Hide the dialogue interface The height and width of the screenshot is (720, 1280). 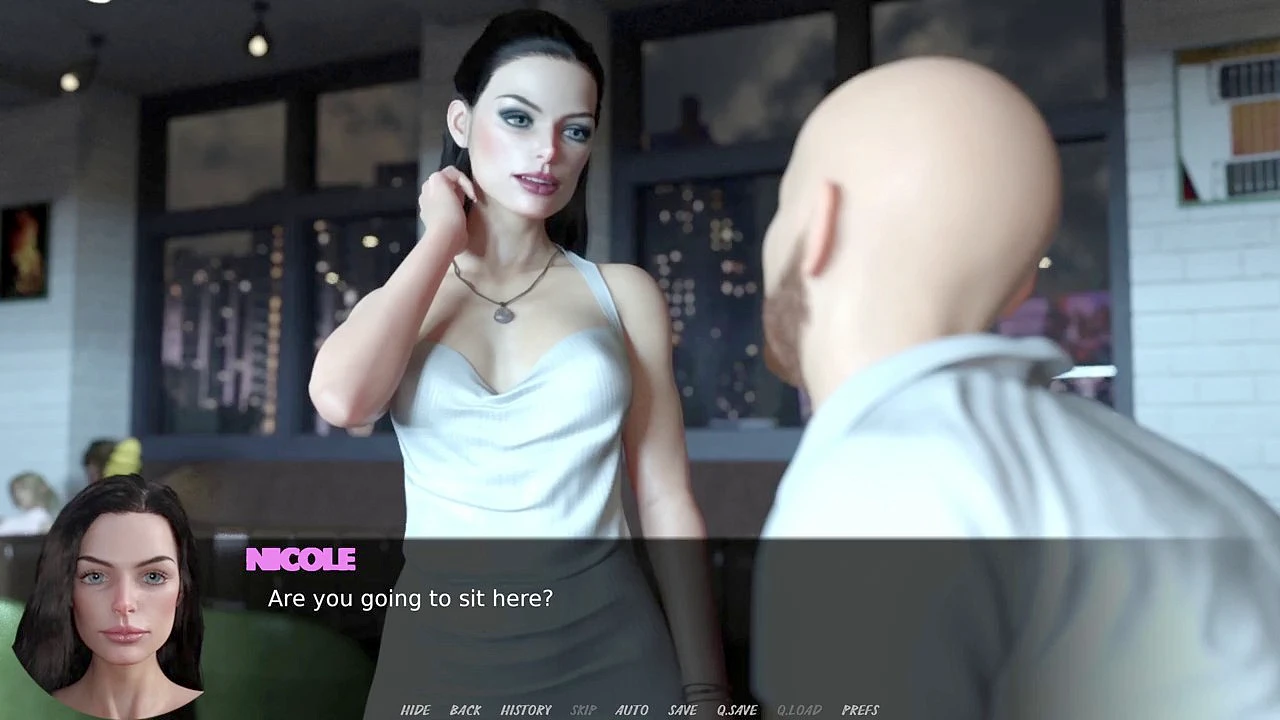[415, 710]
